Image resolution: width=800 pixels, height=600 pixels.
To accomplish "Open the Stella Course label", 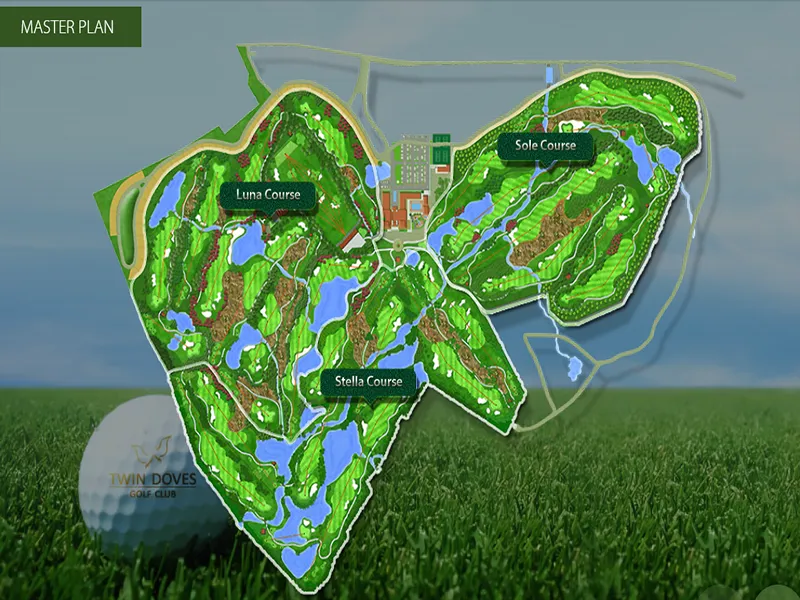I will [368, 382].
